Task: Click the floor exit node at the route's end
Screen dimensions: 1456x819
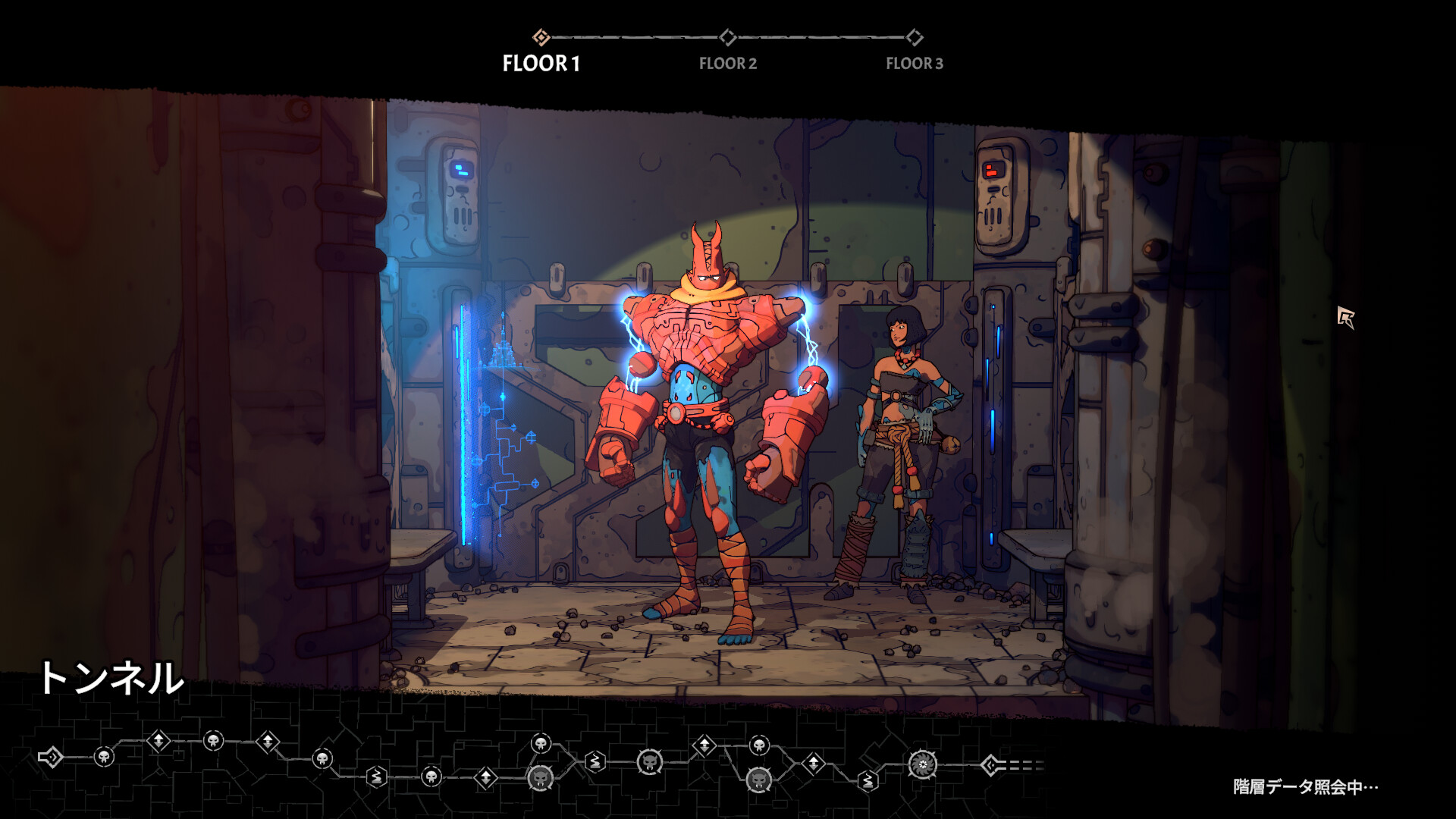Action: (990, 766)
